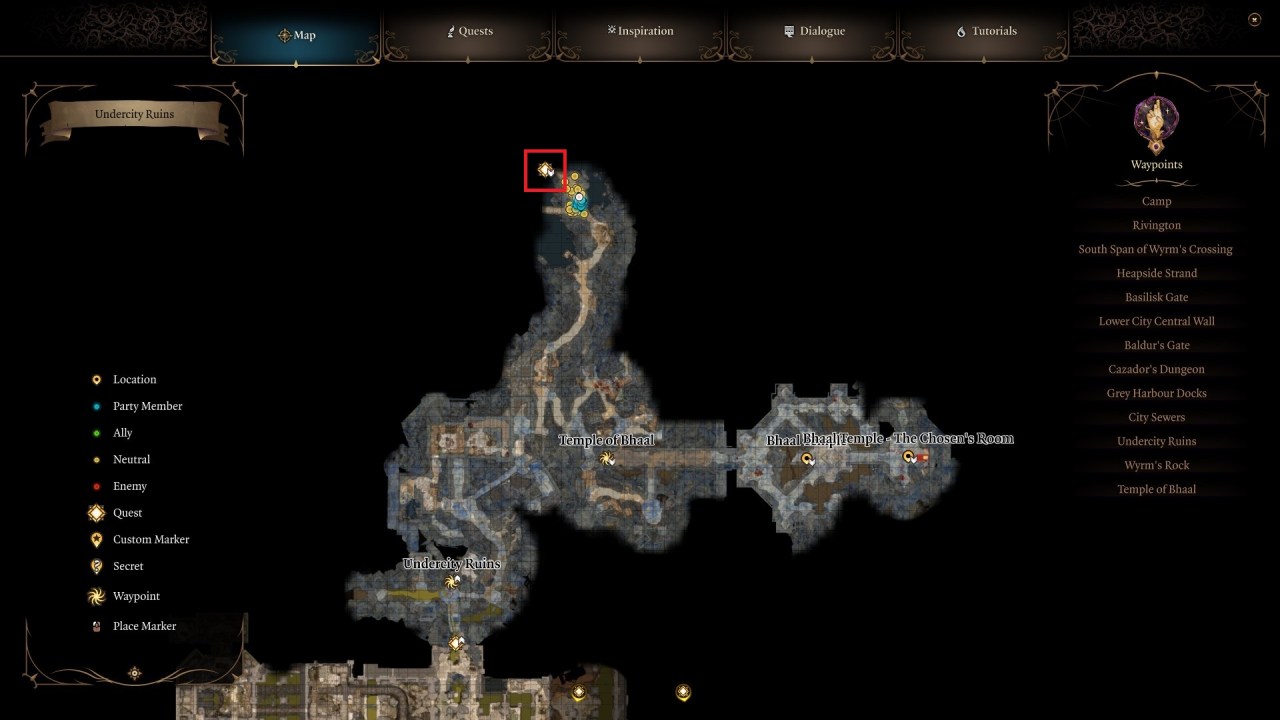Image resolution: width=1280 pixels, height=720 pixels.
Task: Click the Undercity Ruins waypoint icon on map
Action: tap(451, 581)
